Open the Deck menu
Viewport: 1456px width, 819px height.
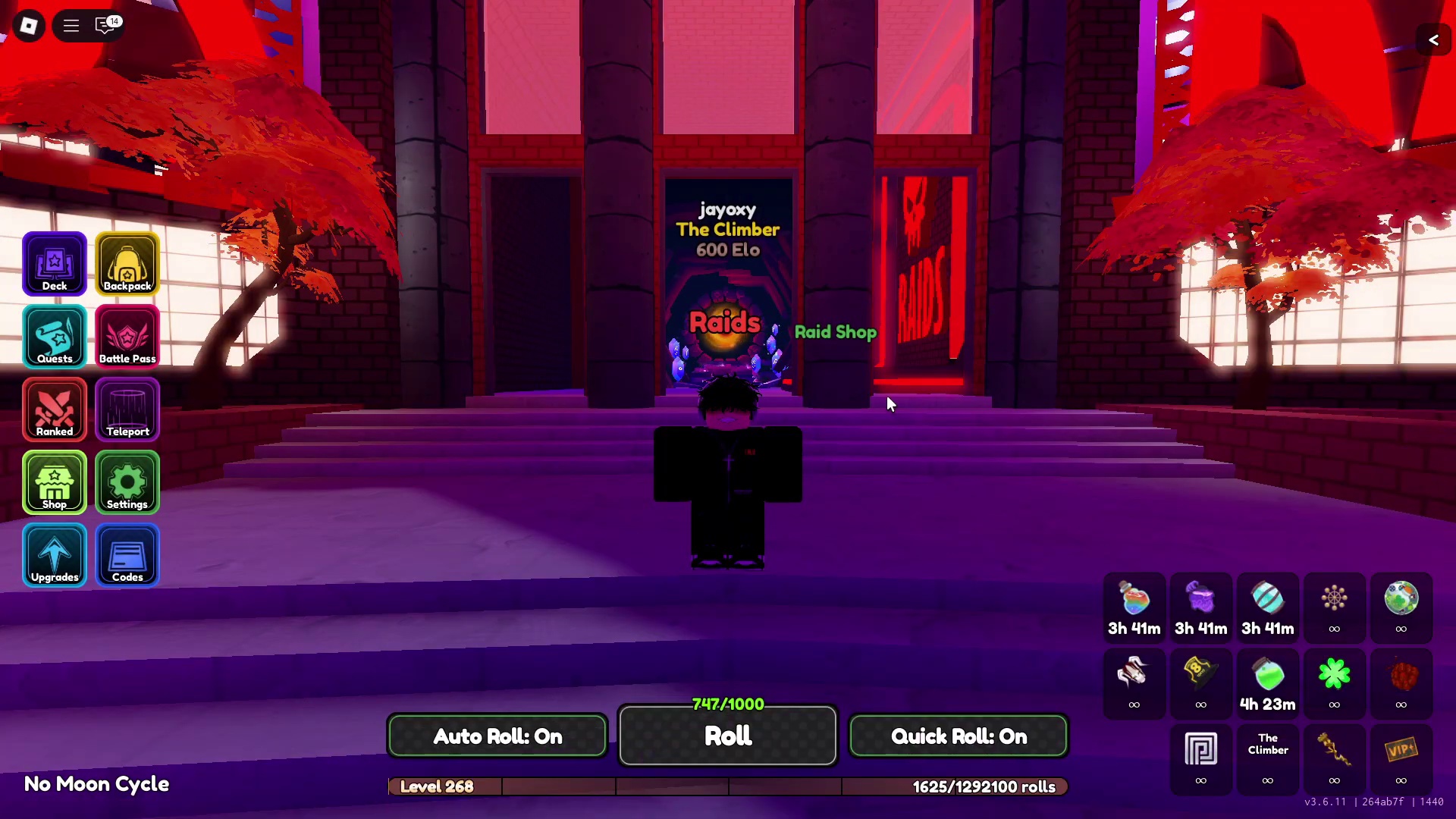(55, 263)
